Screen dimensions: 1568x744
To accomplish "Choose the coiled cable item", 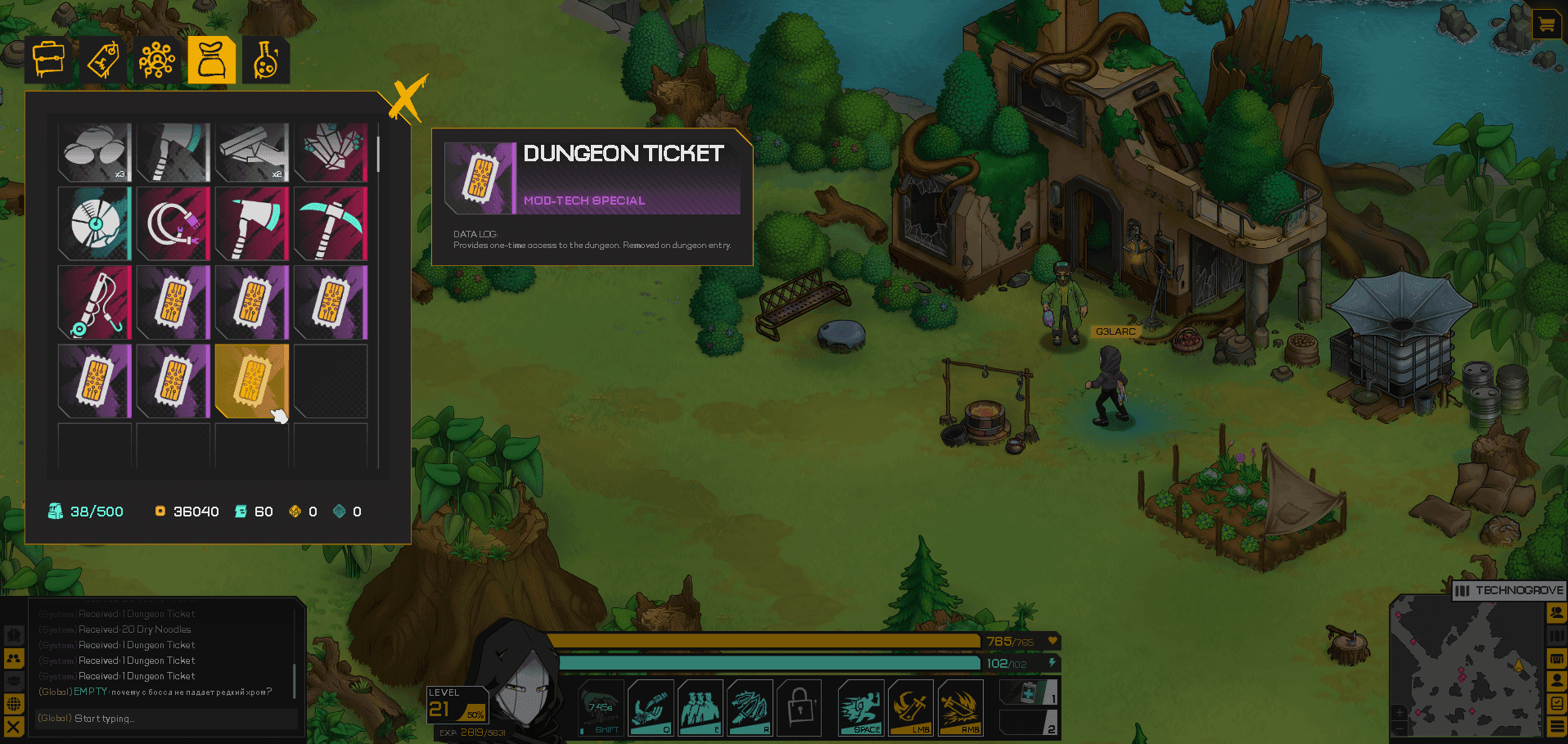I will coord(173,223).
